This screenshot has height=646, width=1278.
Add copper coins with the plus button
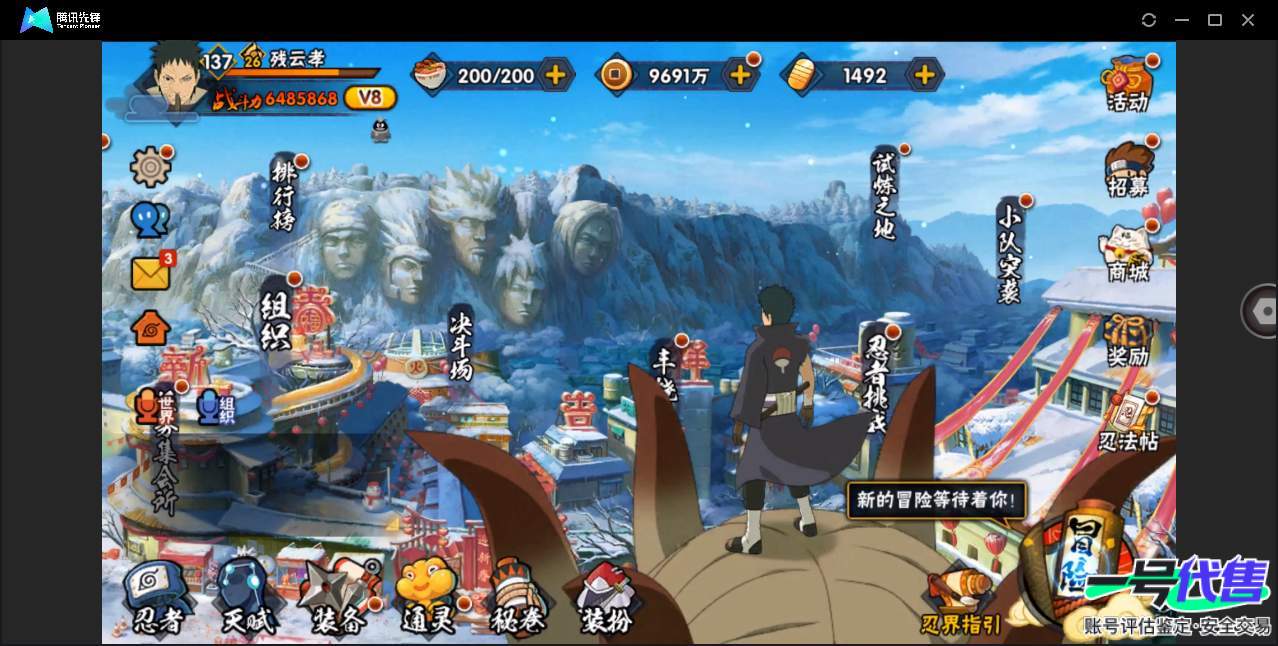tap(740, 74)
